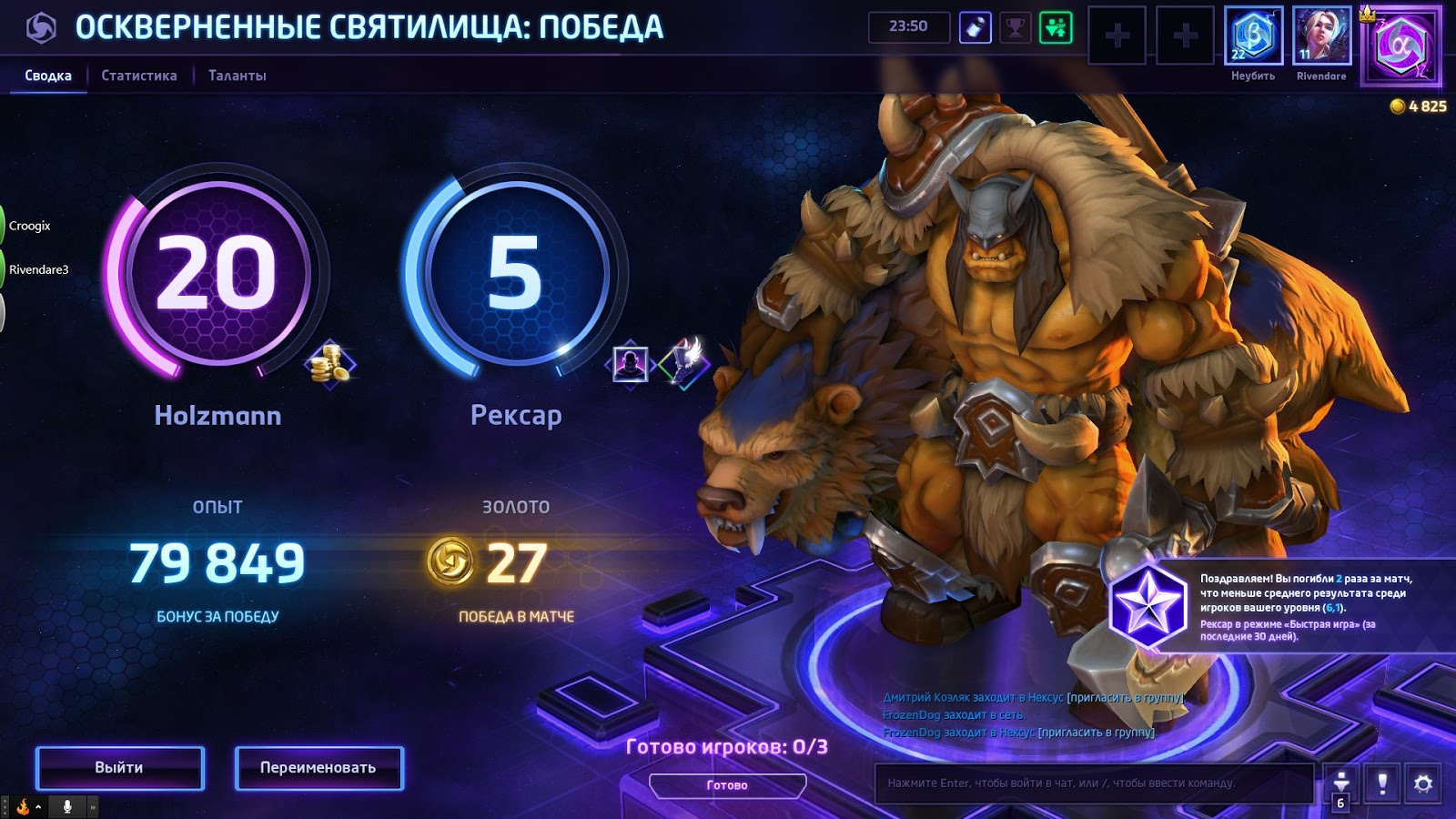Click the exclamation alert icon
This screenshot has width=1456, height=819.
tap(1380, 781)
